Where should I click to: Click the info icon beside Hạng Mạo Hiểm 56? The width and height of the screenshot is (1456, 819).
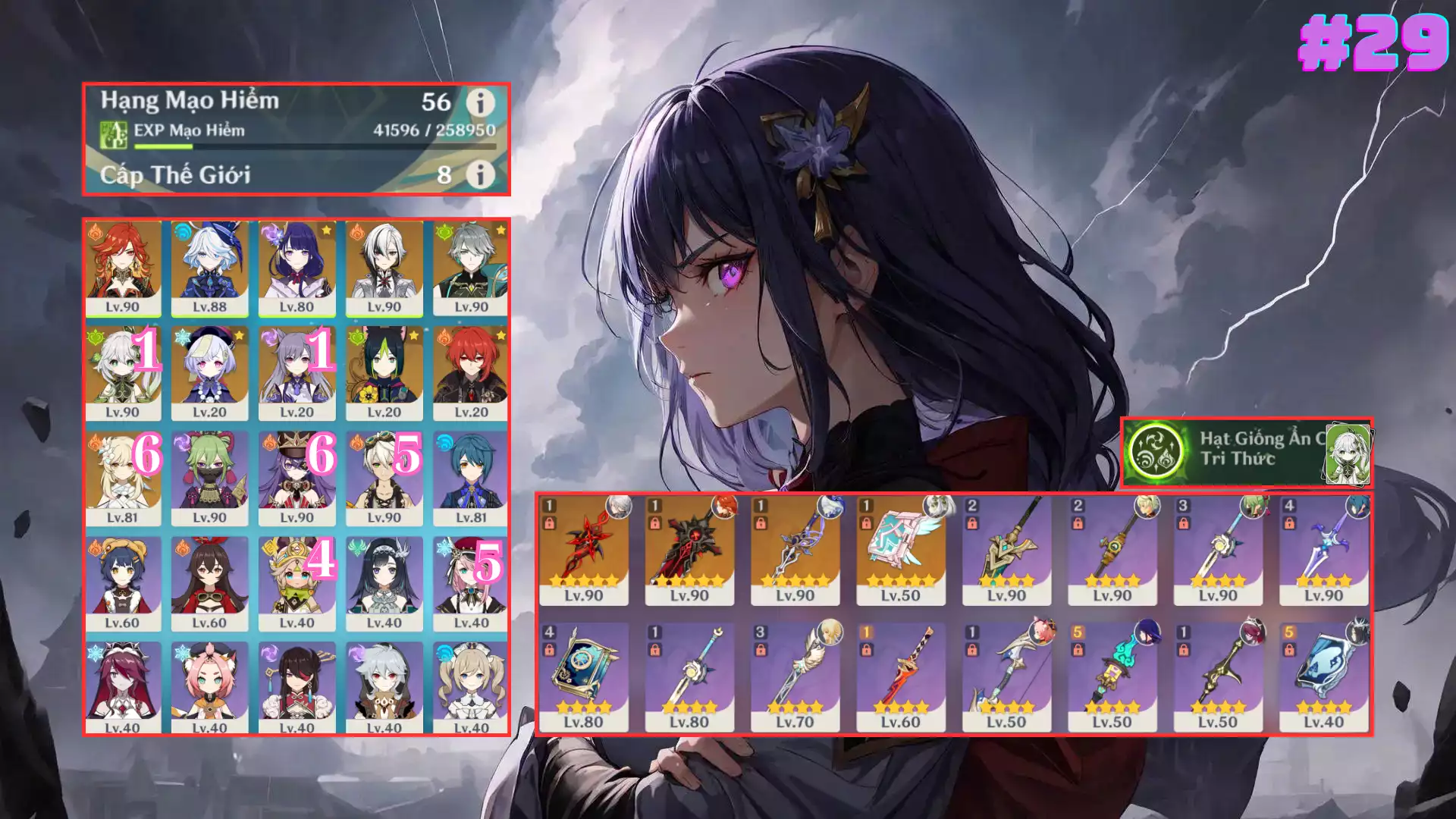click(x=481, y=102)
